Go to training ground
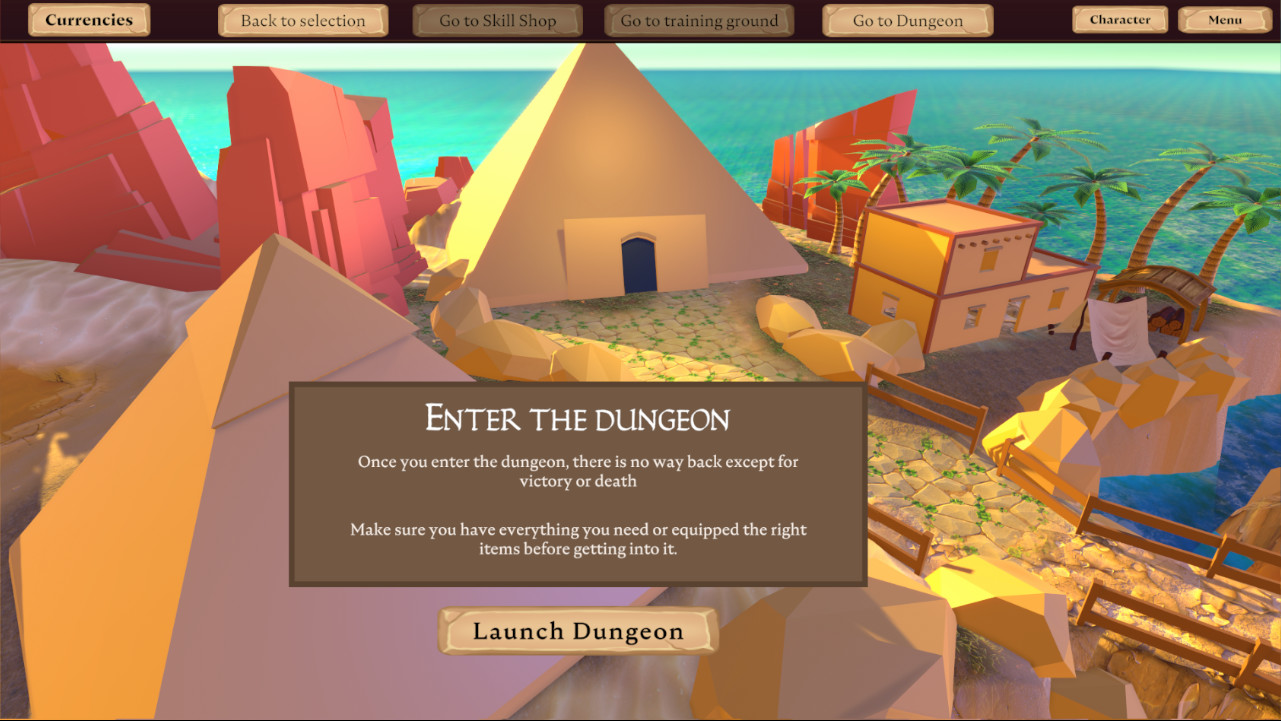This screenshot has width=1281, height=721. 699,19
